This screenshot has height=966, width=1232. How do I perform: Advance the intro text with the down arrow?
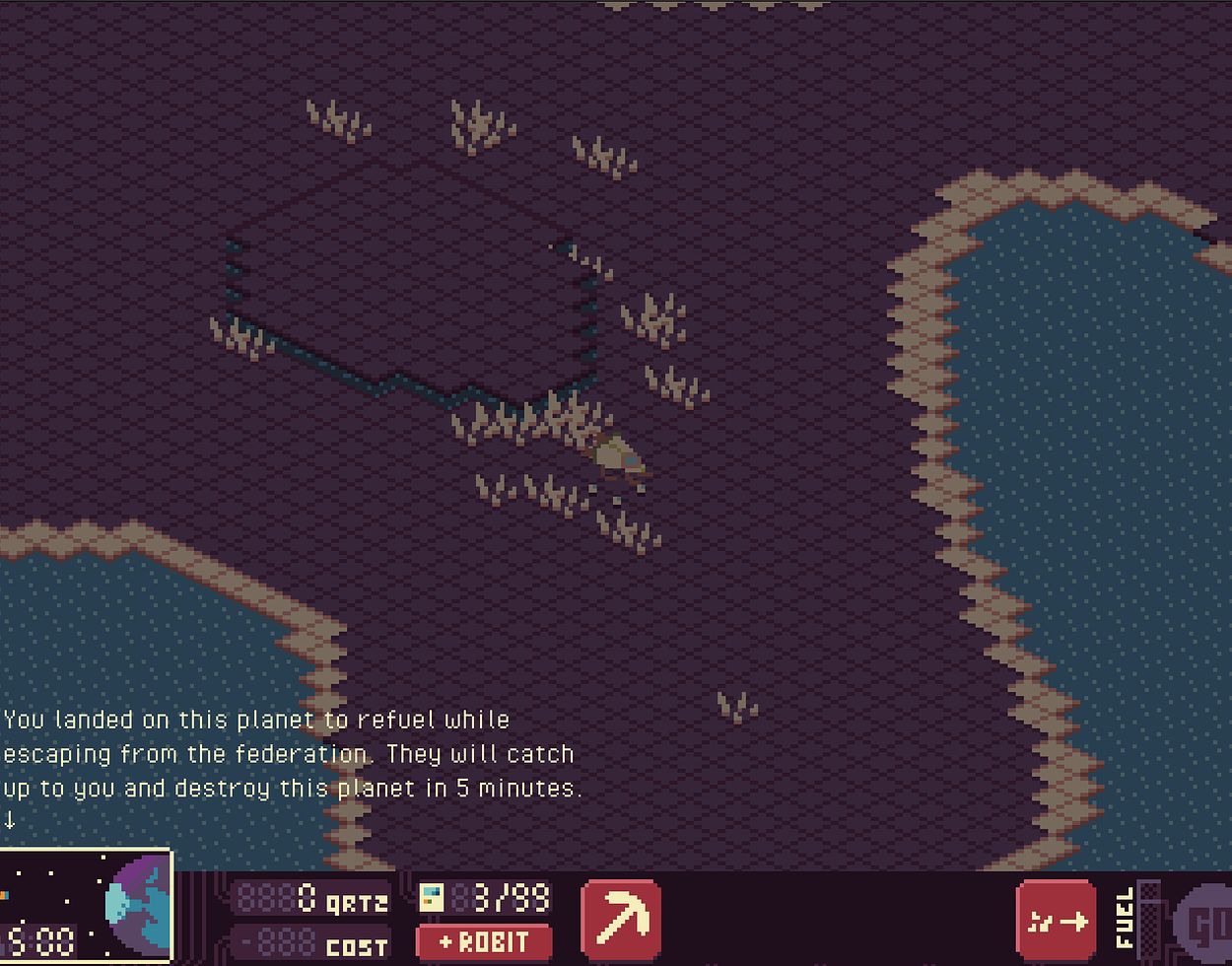pos(10,819)
